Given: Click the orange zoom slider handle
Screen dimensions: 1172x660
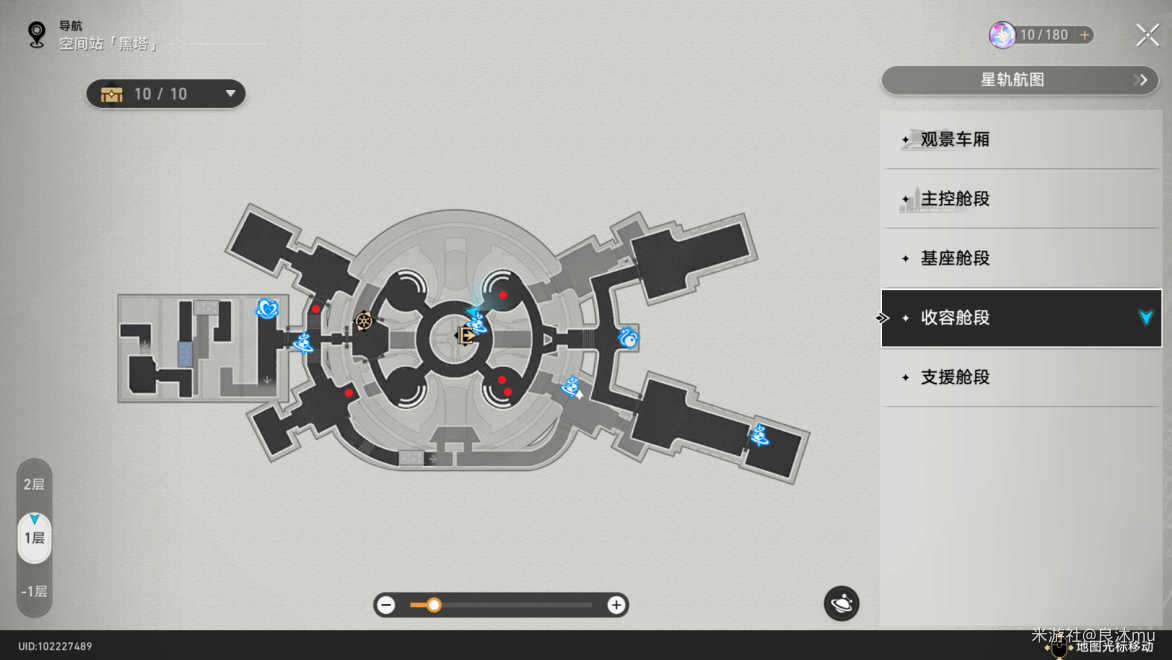Looking at the screenshot, I should (x=434, y=605).
